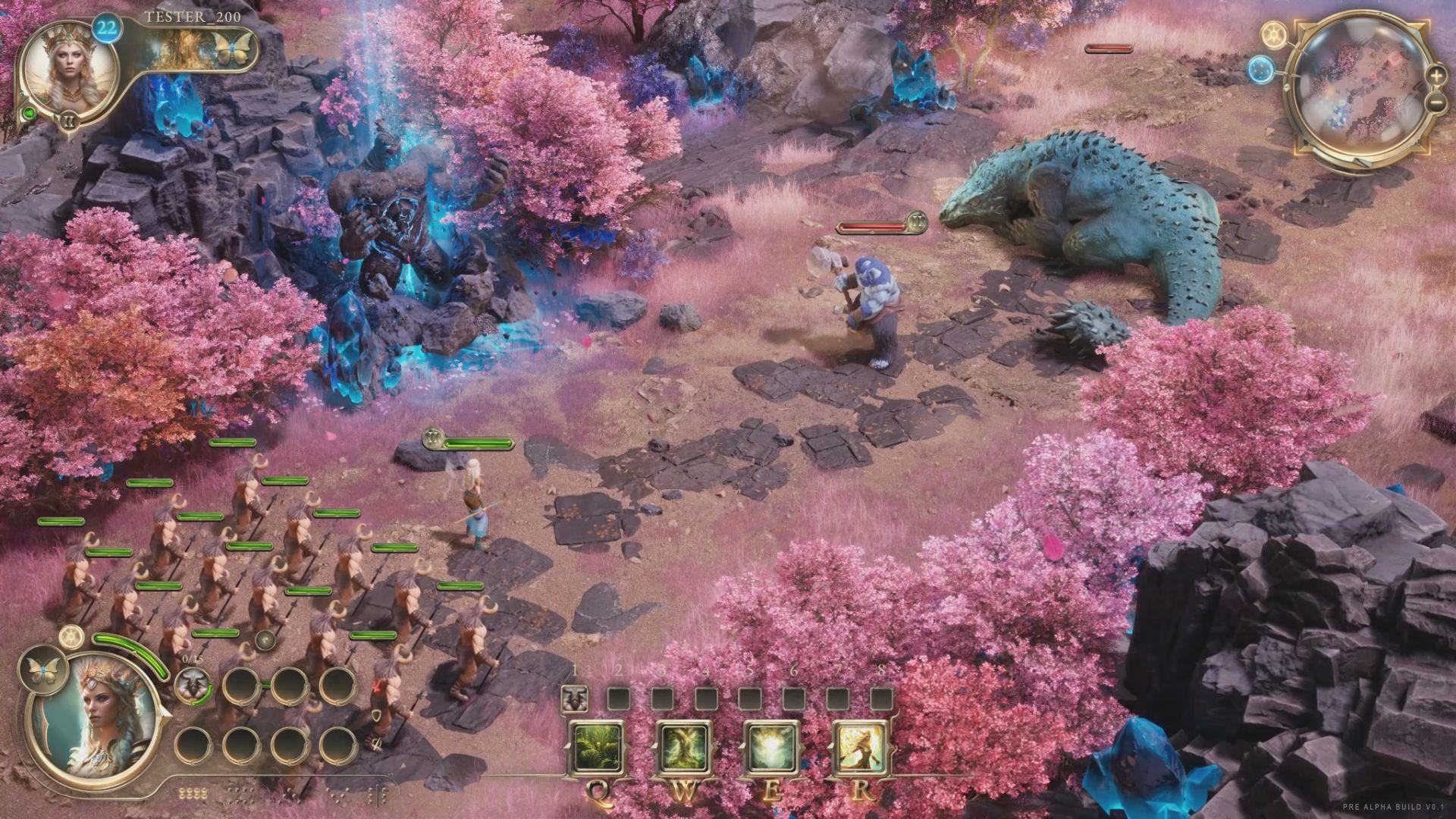
Task: Select the minotaur unit in hotkey slot 1
Action: (x=576, y=699)
